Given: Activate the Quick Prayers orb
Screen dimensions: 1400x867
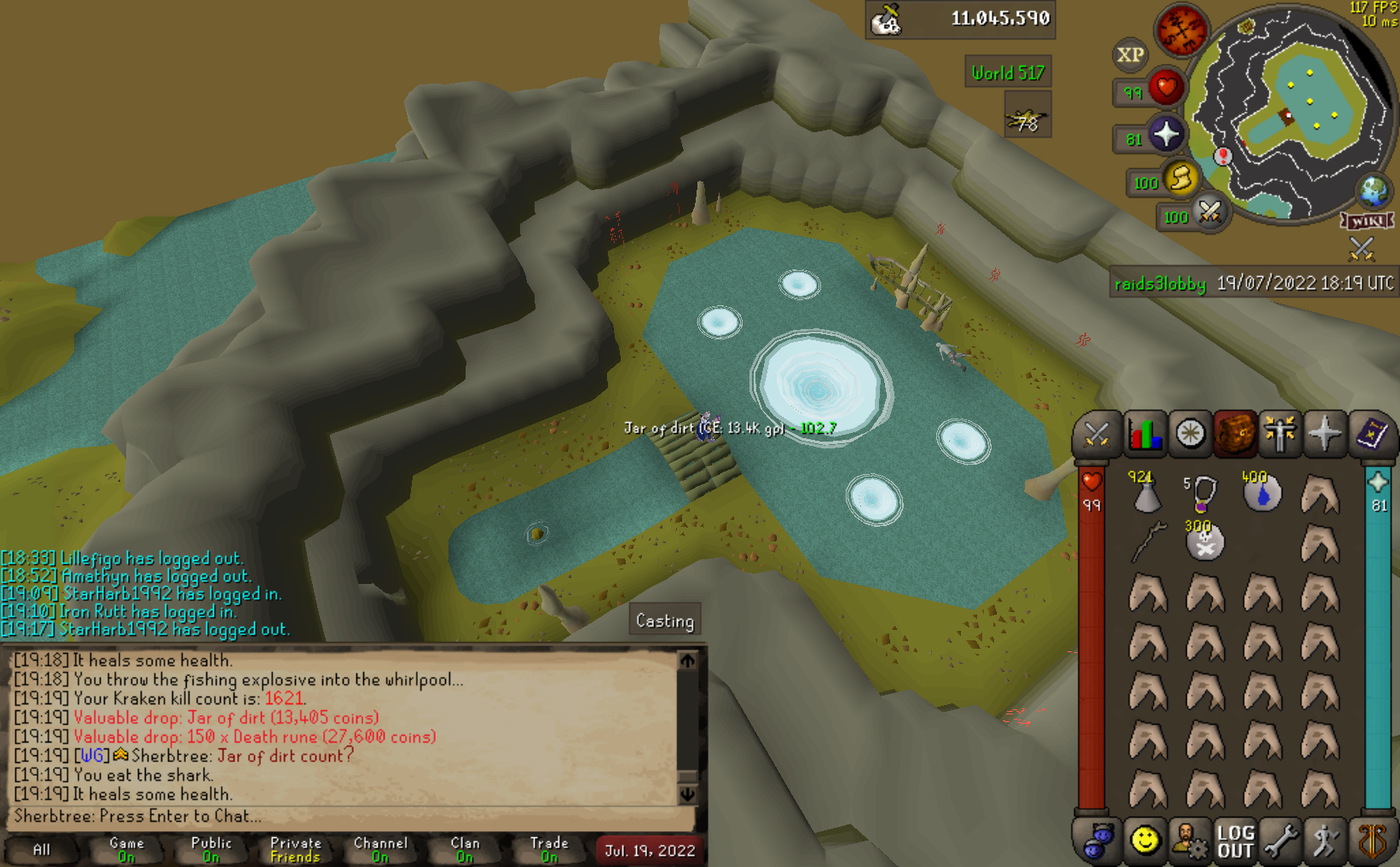Looking at the screenshot, I should coord(1166,135).
